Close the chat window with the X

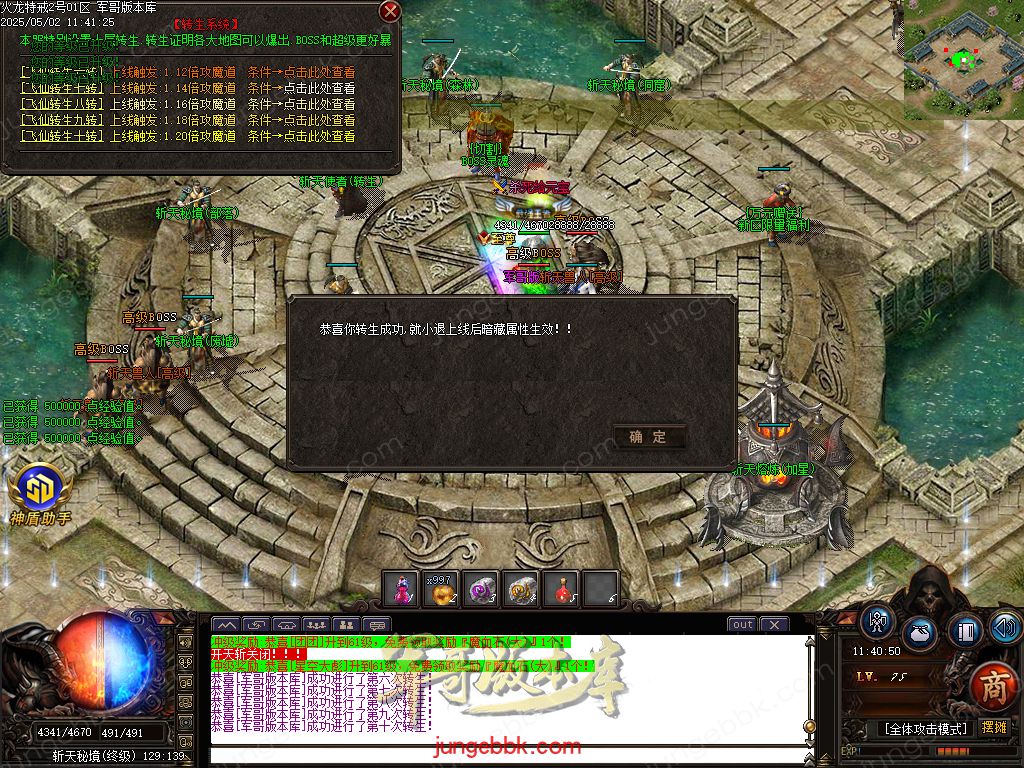pyautogui.click(x=773, y=625)
